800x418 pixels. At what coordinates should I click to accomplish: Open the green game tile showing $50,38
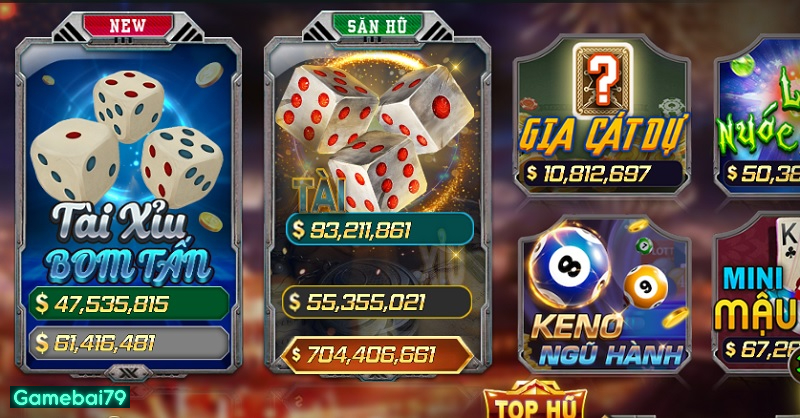[760, 115]
